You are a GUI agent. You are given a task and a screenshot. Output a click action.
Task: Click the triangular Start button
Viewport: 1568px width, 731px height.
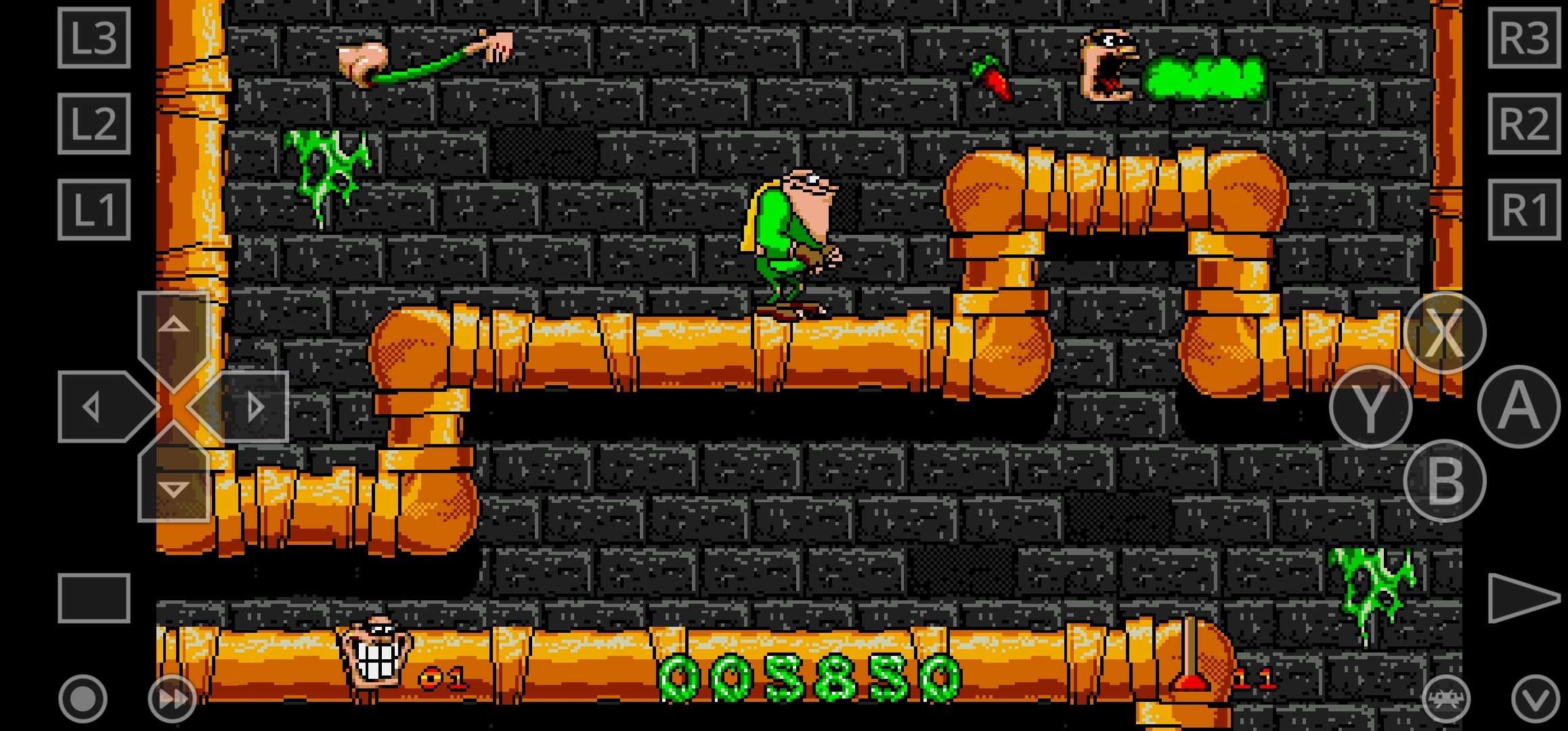1521,598
